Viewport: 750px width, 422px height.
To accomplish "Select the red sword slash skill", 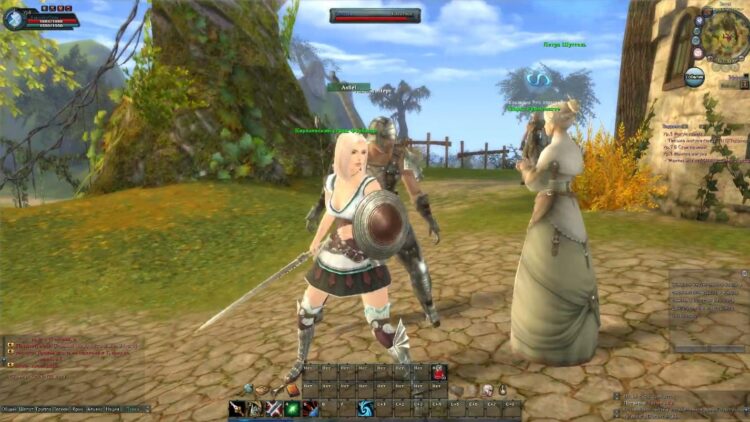I will point(310,408).
